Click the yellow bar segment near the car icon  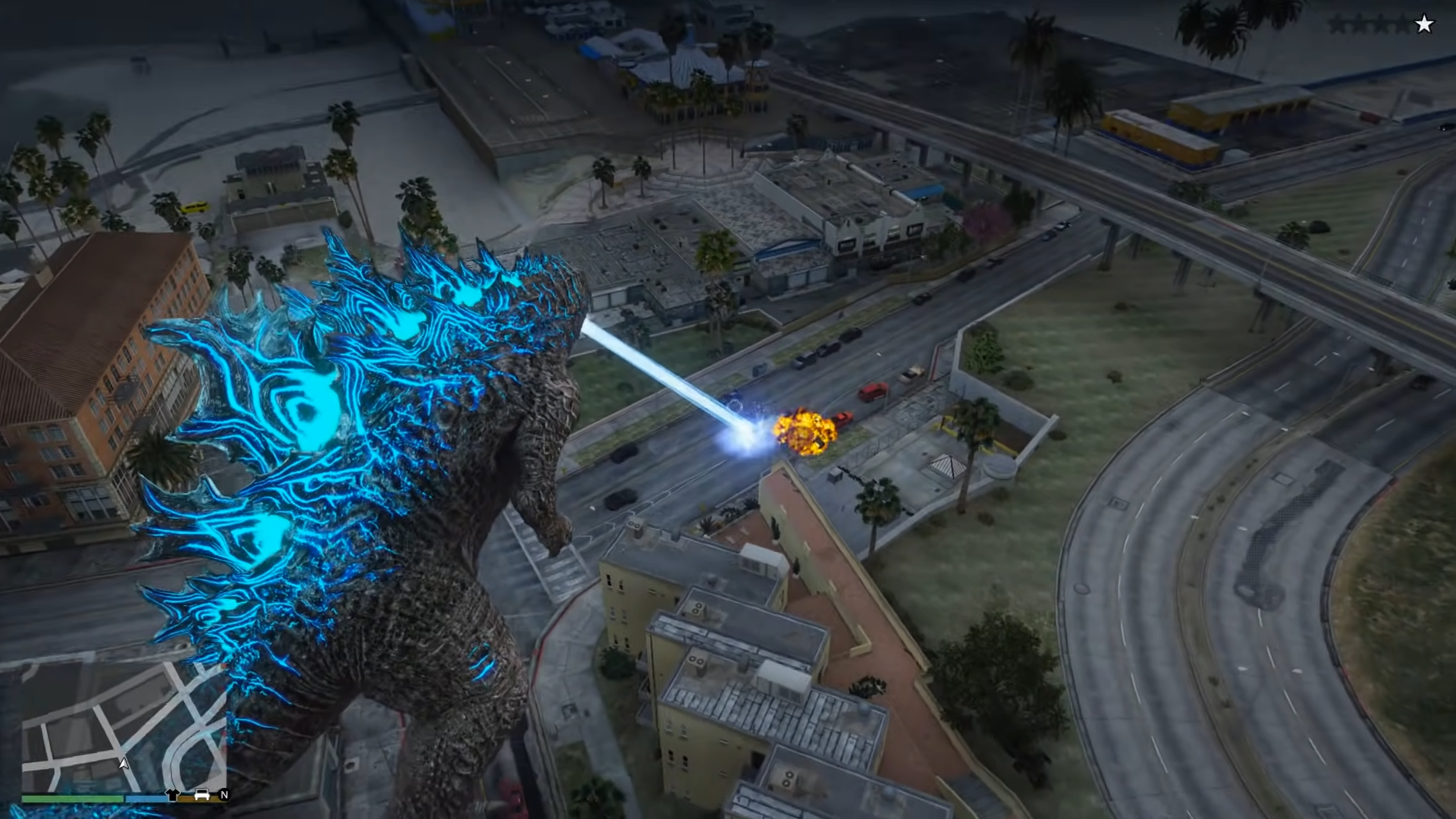[187, 797]
